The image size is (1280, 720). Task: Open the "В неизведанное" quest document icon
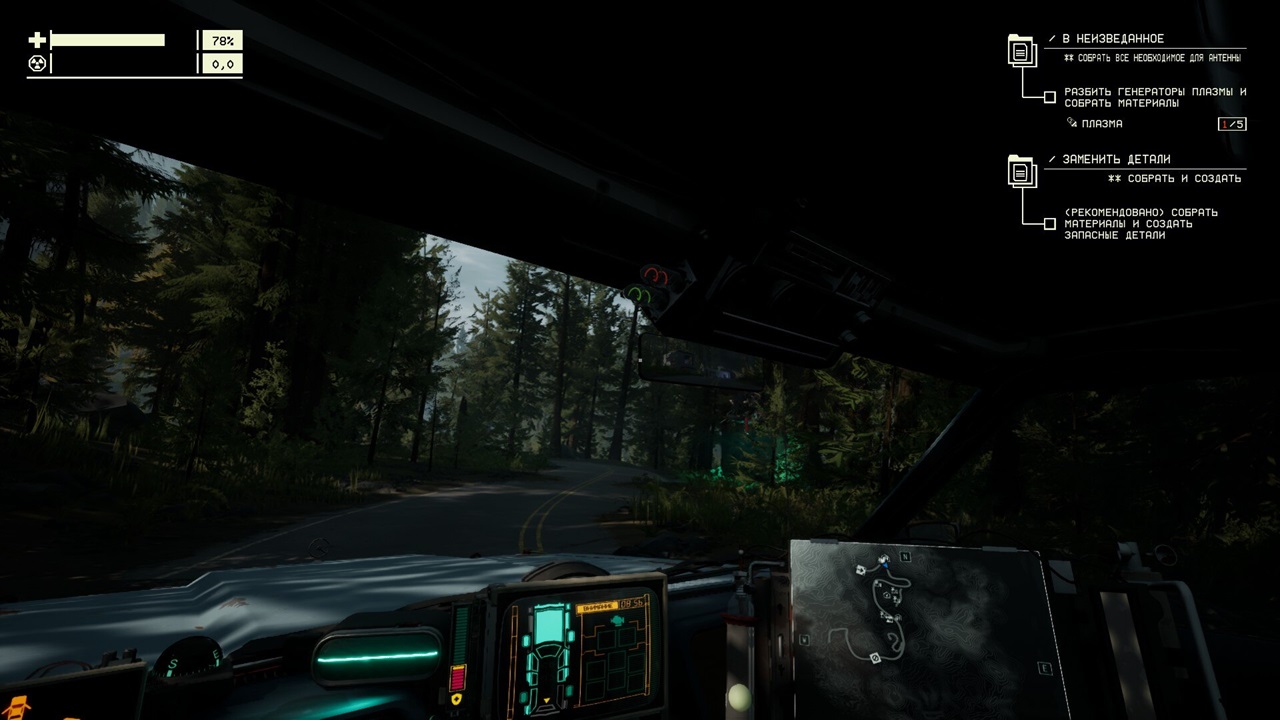[x=1020, y=50]
